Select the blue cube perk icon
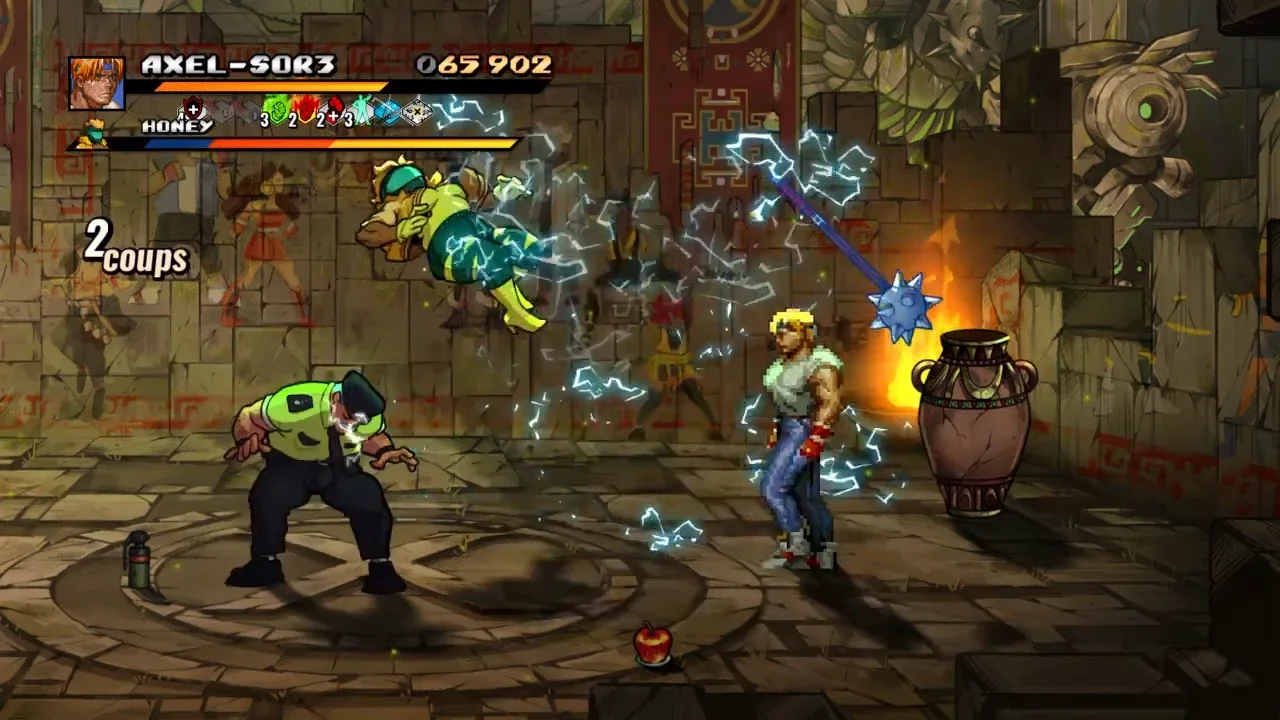 388,111
